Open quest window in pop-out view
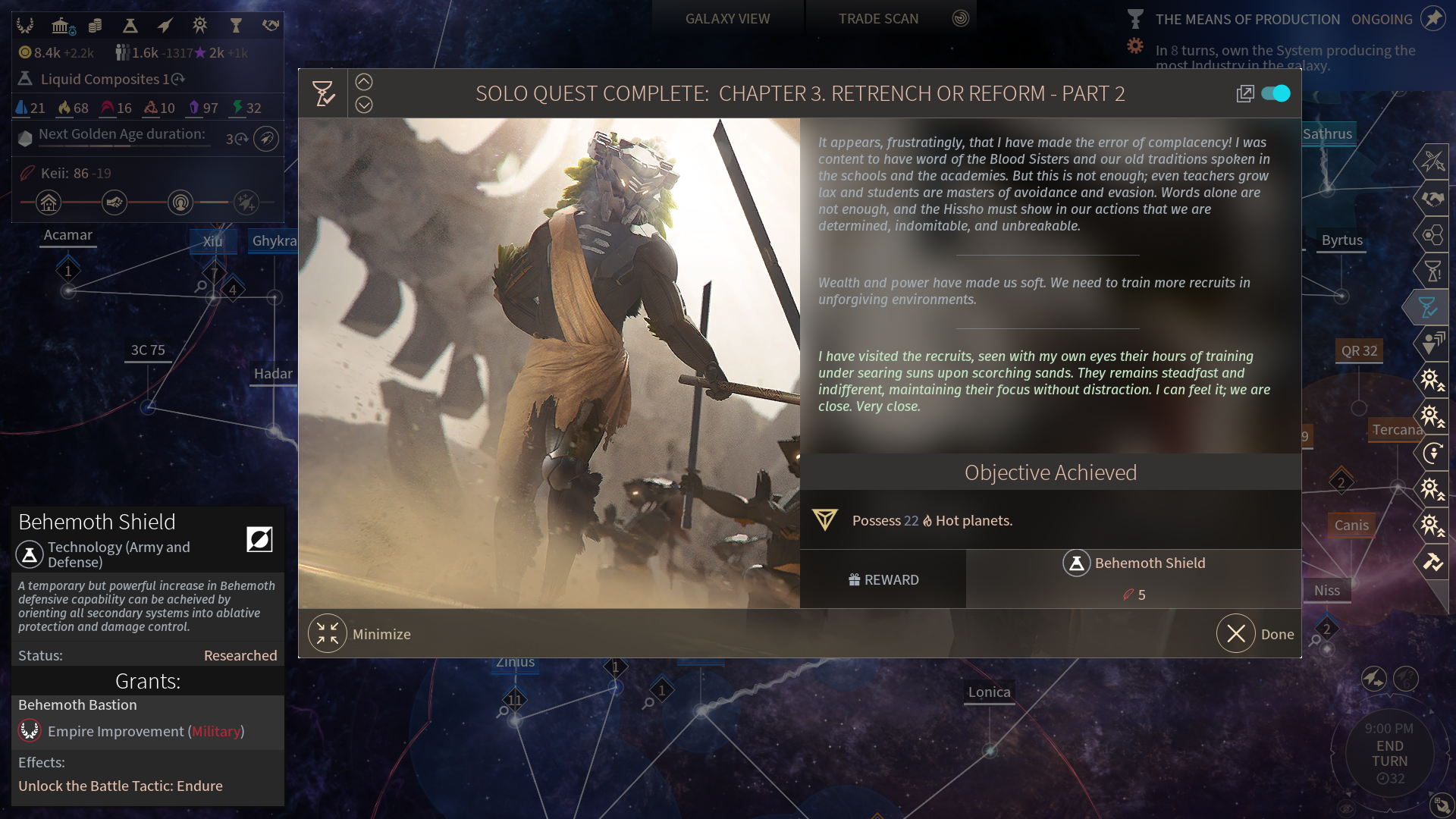The width and height of the screenshot is (1456, 819). (x=1244, y=93)
